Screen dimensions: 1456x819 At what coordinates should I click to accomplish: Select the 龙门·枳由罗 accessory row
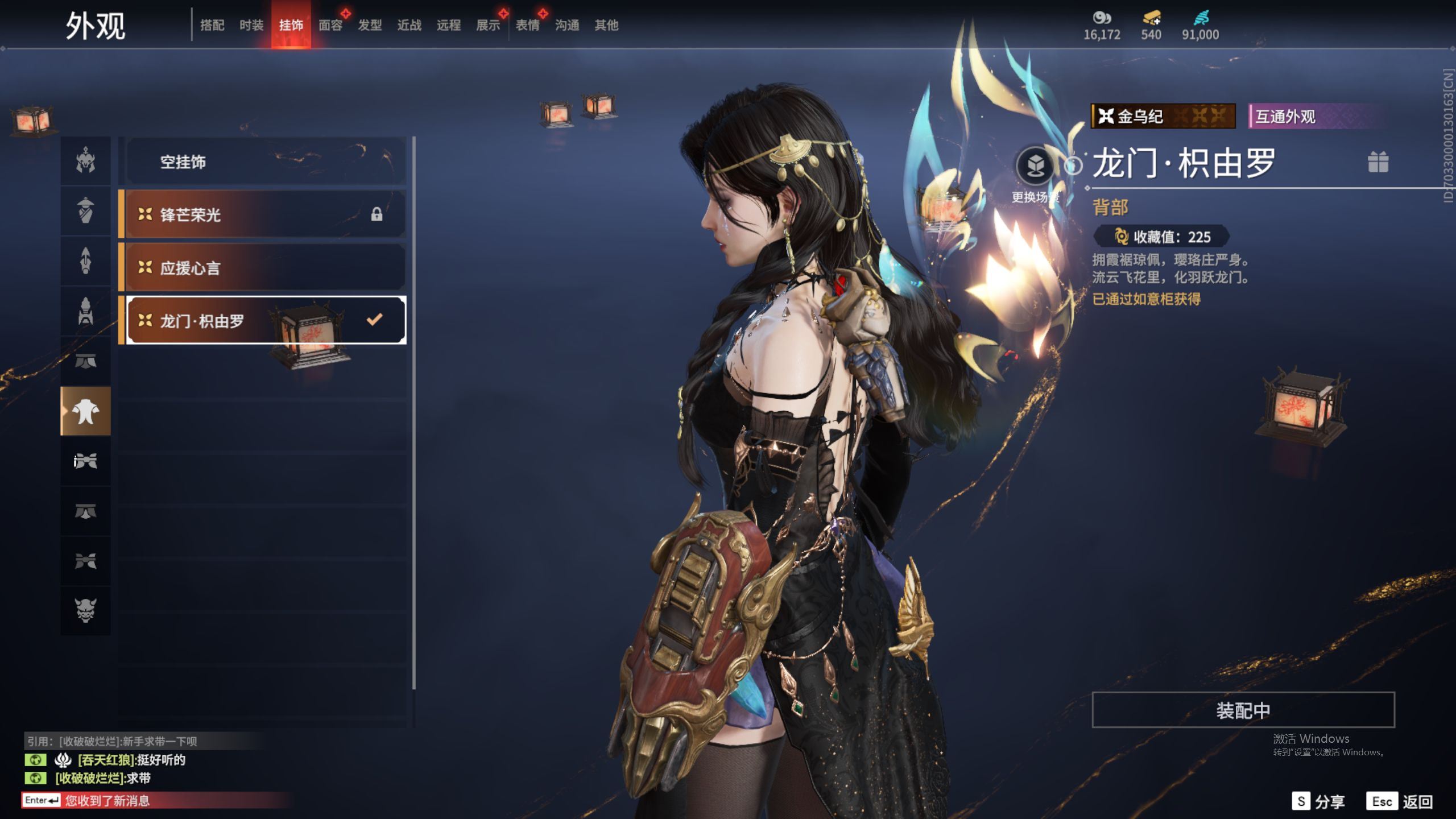point(264,320)
